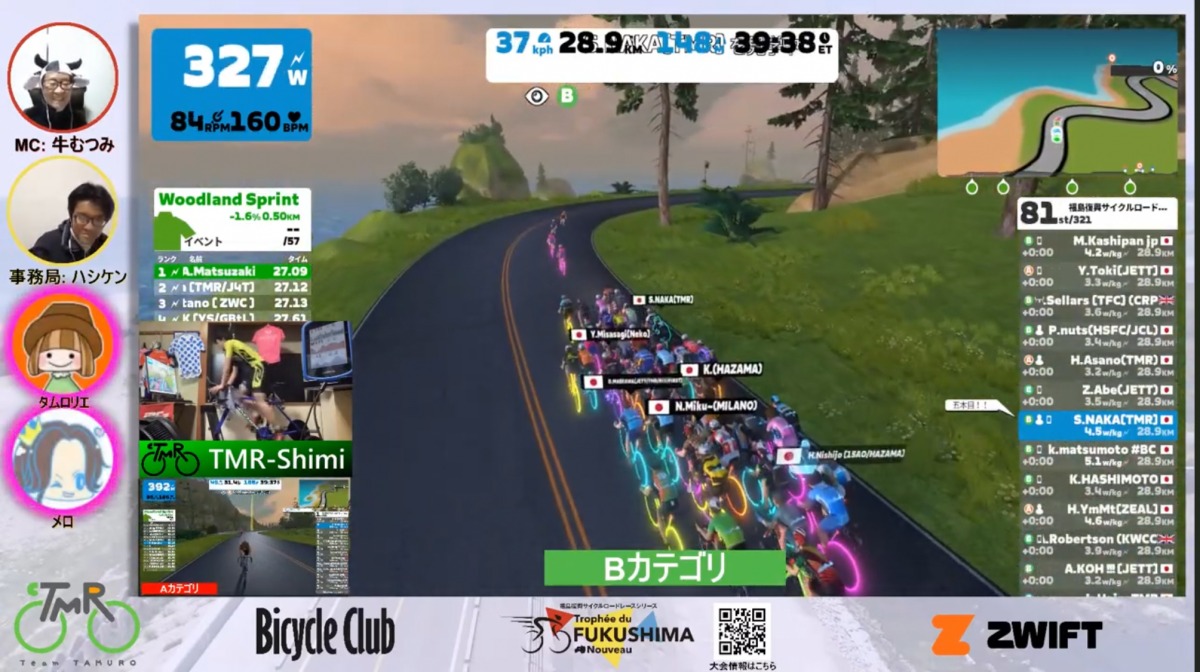Choose K.HASHIMOTO from the rider list
1200x672 pixels.
[x=1097, y=486]
